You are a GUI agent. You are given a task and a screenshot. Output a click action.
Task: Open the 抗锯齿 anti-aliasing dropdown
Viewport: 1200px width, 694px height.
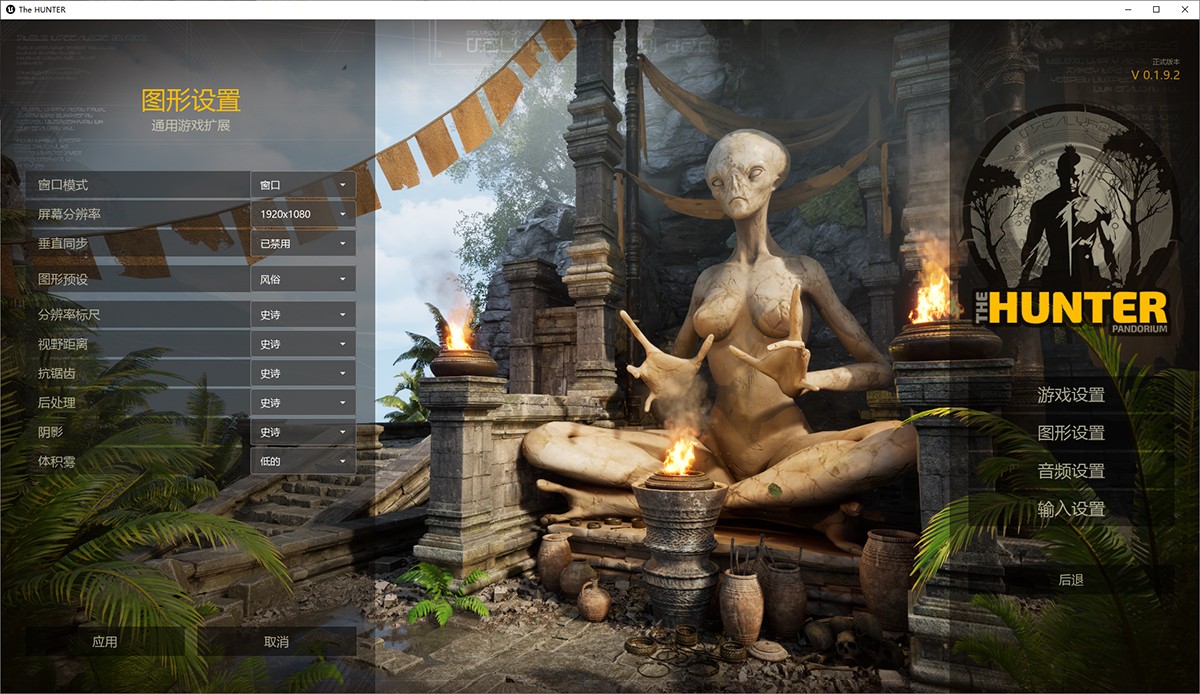(x=303, y=373)
